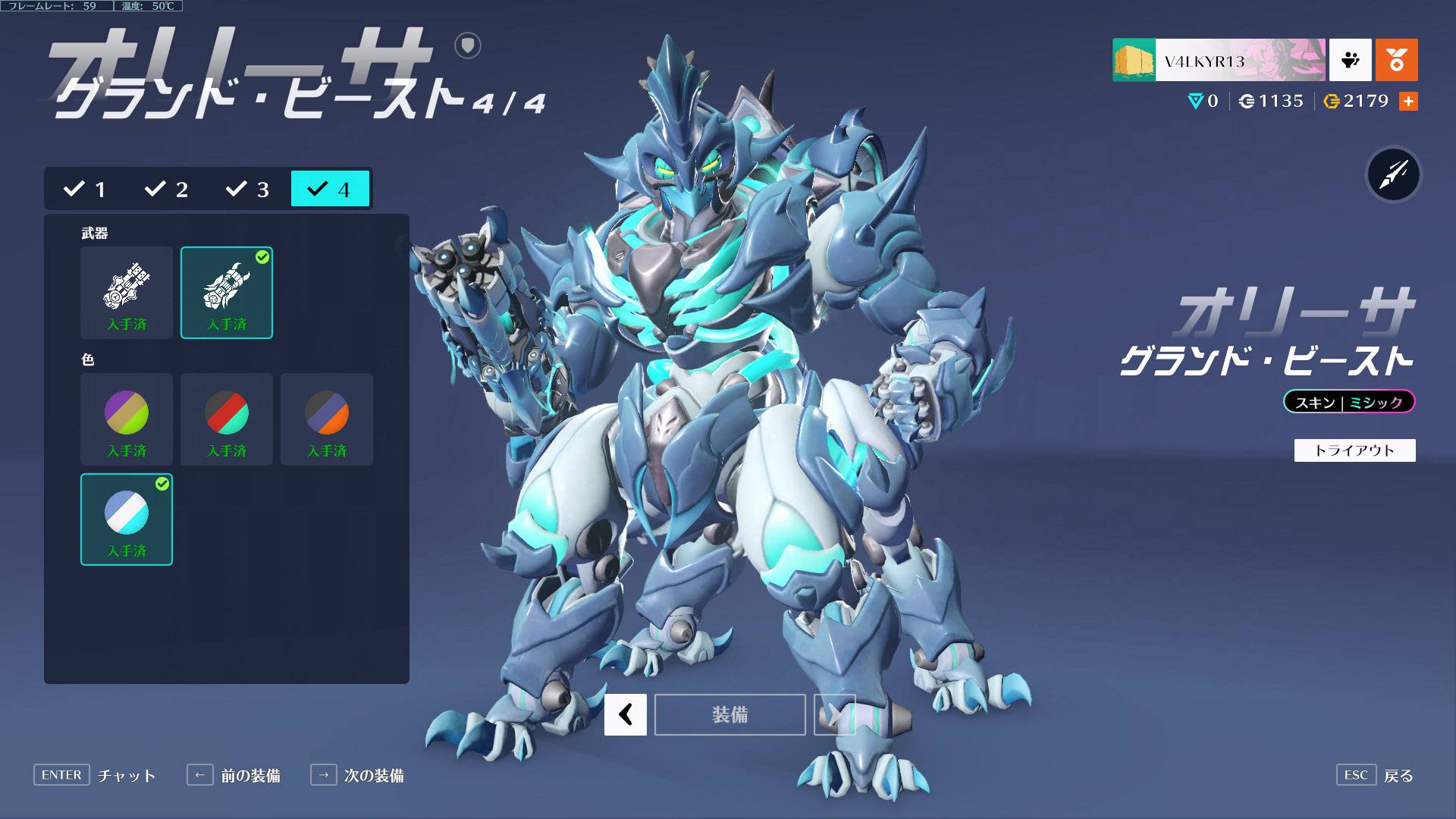Open the orange medal challenges icon
This screenshot has height=819, width=1456.
pos(1396,60)
